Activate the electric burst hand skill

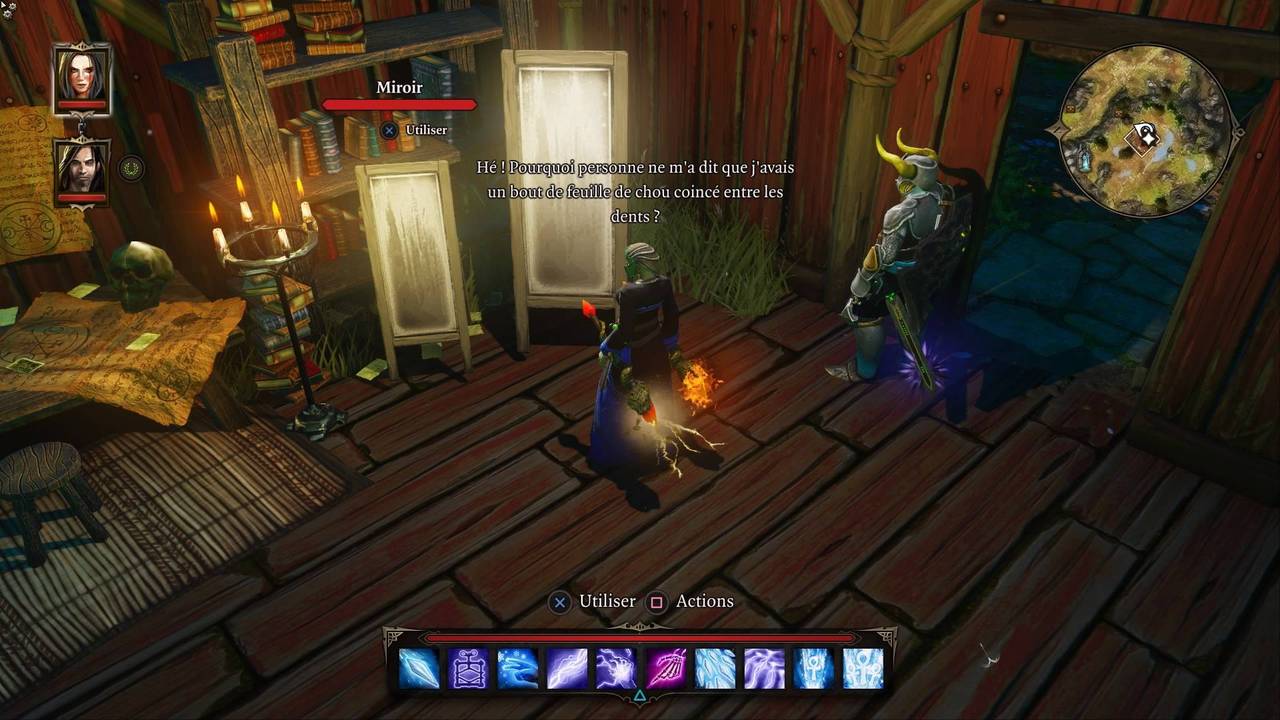click(616, 669)
